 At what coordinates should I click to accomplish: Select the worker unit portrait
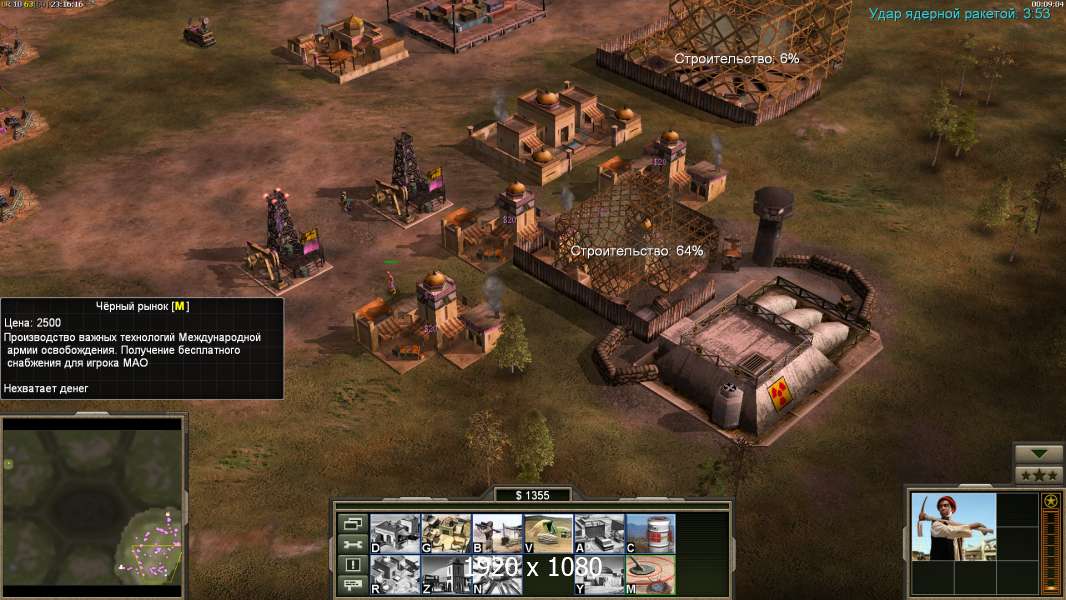[953, 526]
